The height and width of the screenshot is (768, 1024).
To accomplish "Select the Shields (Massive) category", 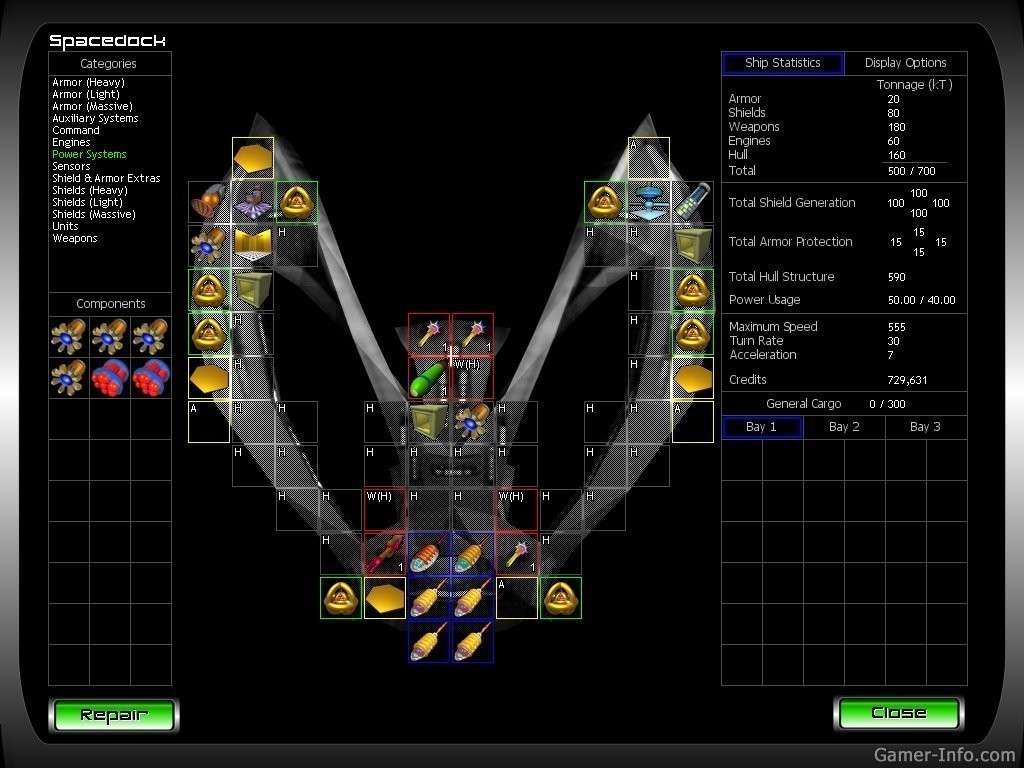I will [93, 215].
